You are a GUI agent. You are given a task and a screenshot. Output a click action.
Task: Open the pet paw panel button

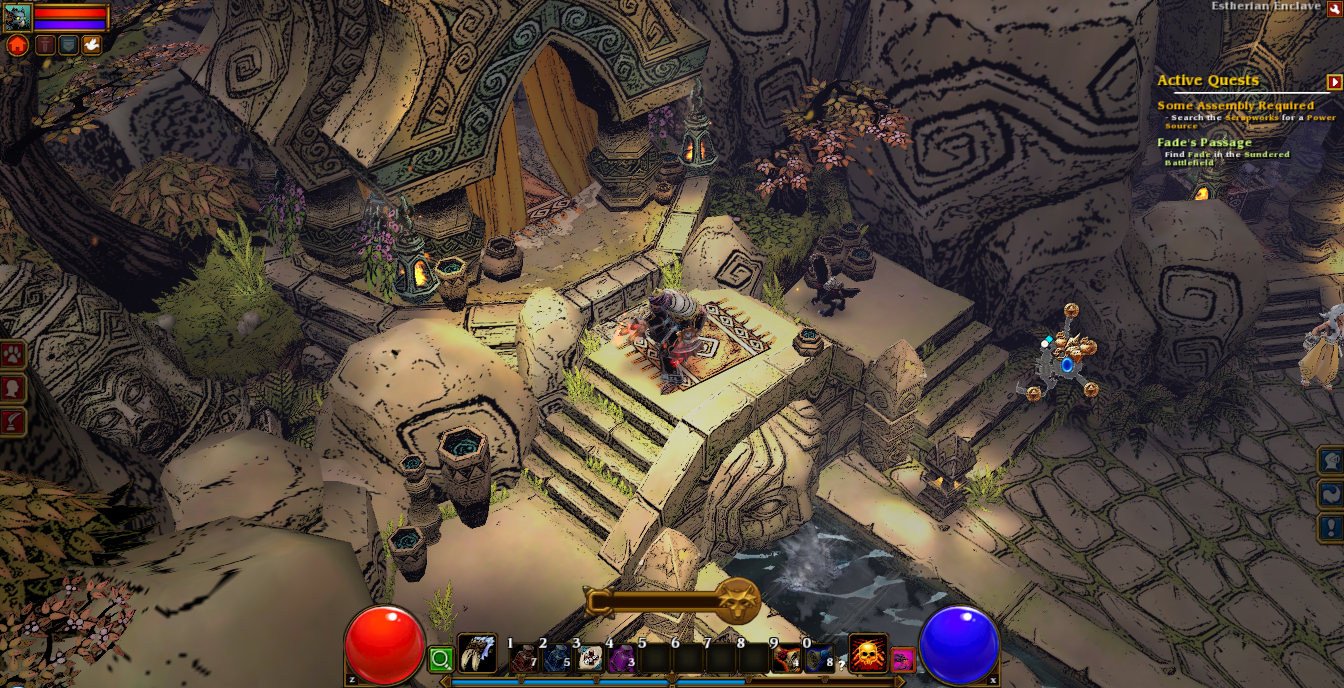[13, 355]
